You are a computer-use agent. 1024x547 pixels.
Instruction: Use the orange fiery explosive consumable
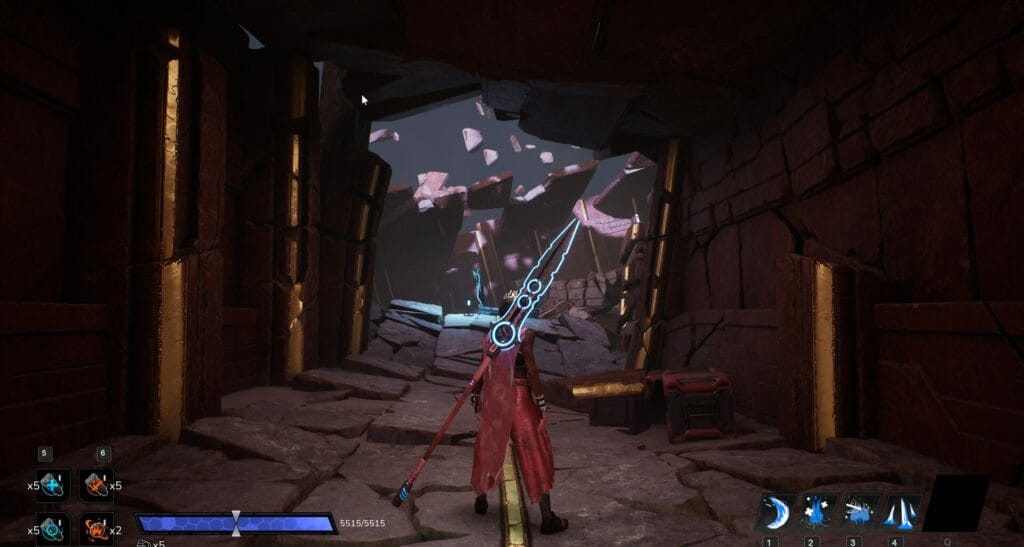97,528
